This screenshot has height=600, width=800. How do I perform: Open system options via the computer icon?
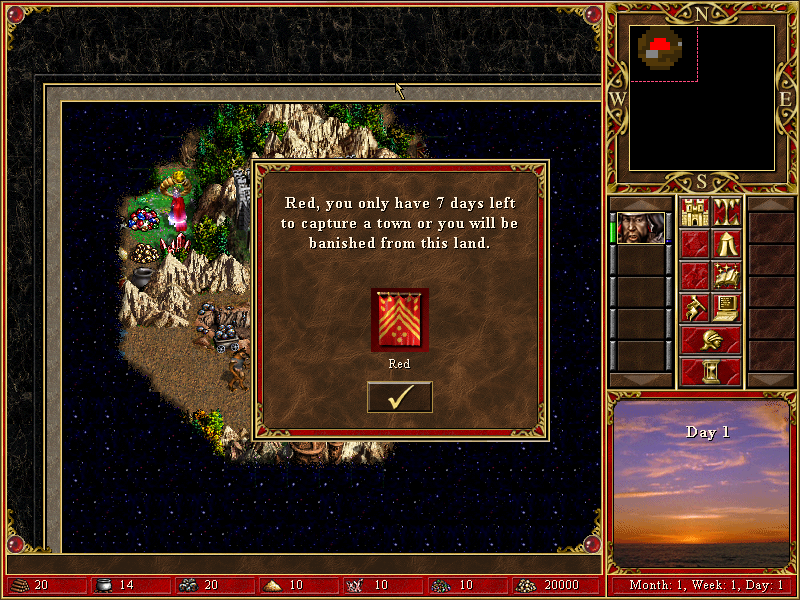pyautogui.click(x=726, y=306)
